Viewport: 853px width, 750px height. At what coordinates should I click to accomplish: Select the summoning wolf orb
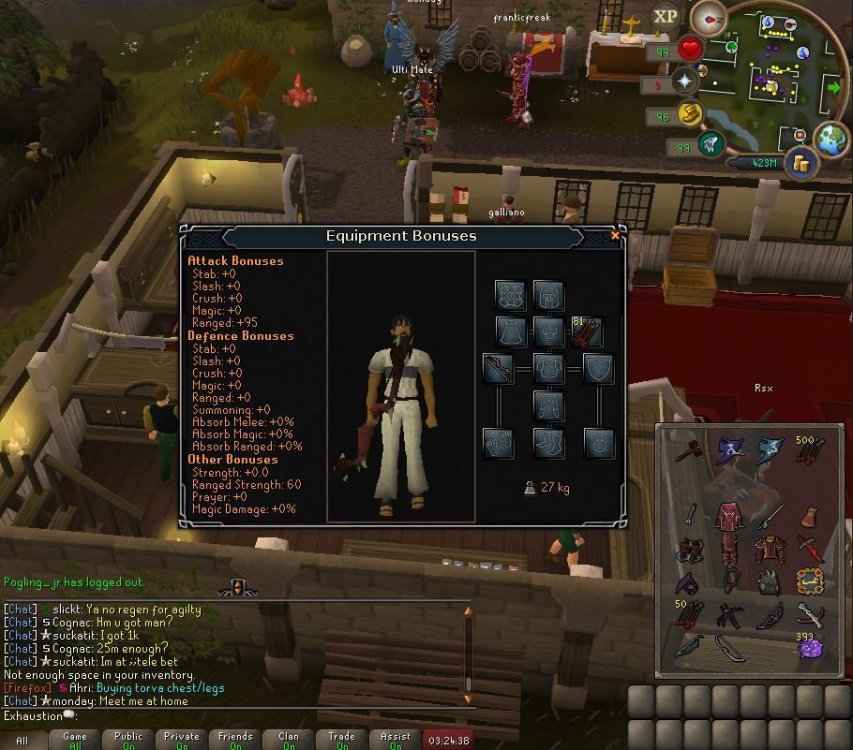(710, 144)
